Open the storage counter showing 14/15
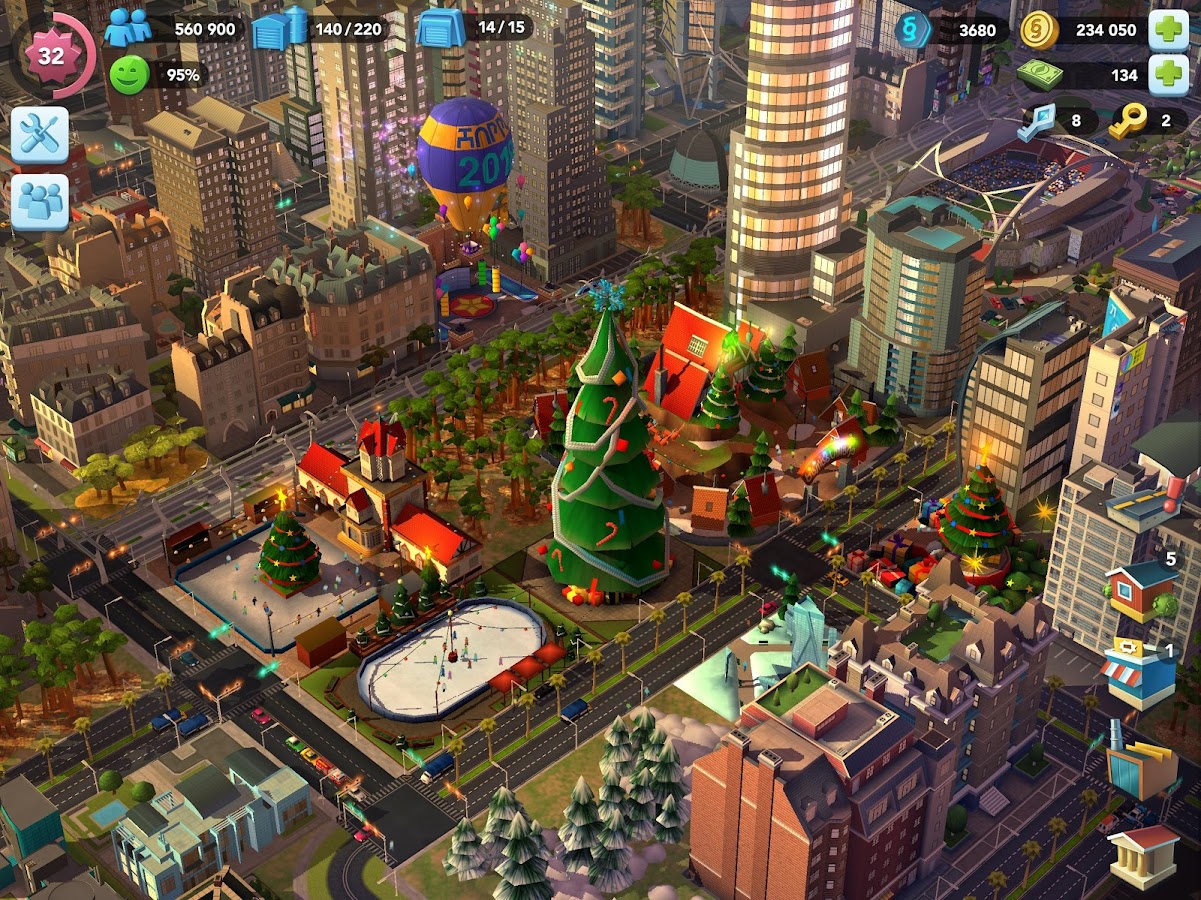 [x=438, y=28]
